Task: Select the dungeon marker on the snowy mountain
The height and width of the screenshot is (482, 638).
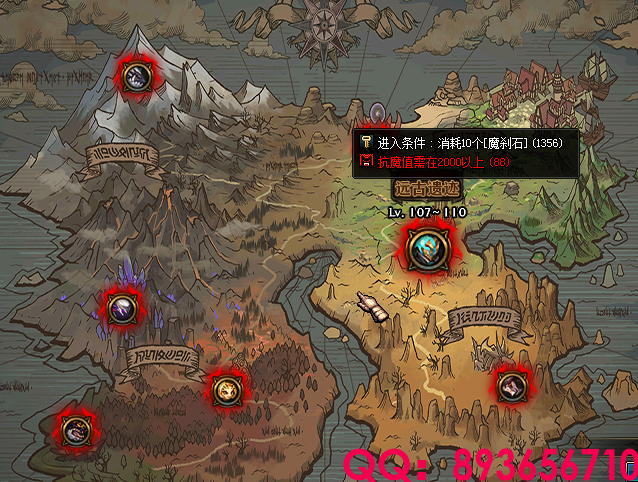Action: (136, 74)
